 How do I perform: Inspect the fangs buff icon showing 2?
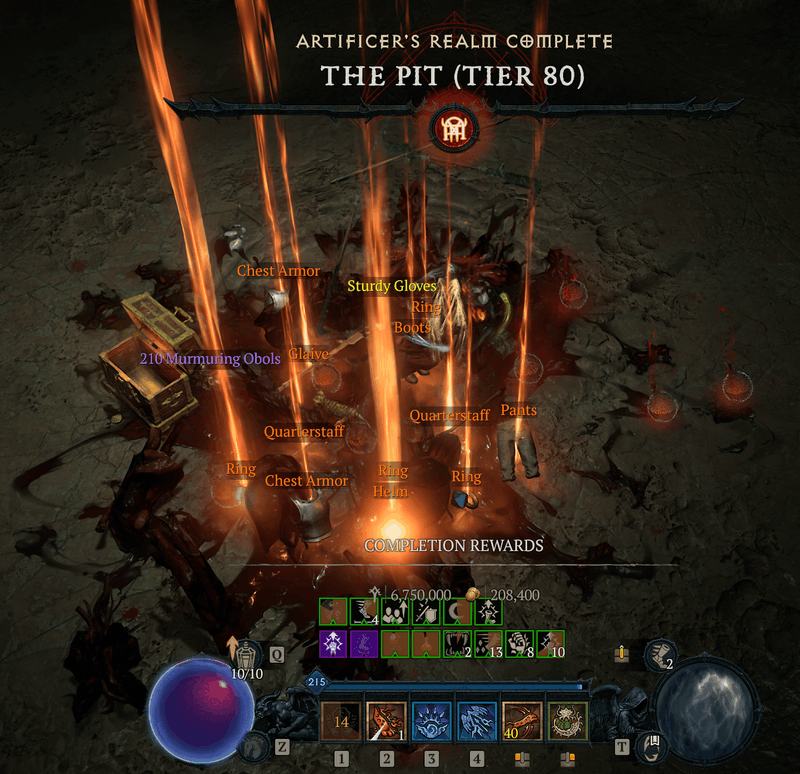(x=458, y=643)
